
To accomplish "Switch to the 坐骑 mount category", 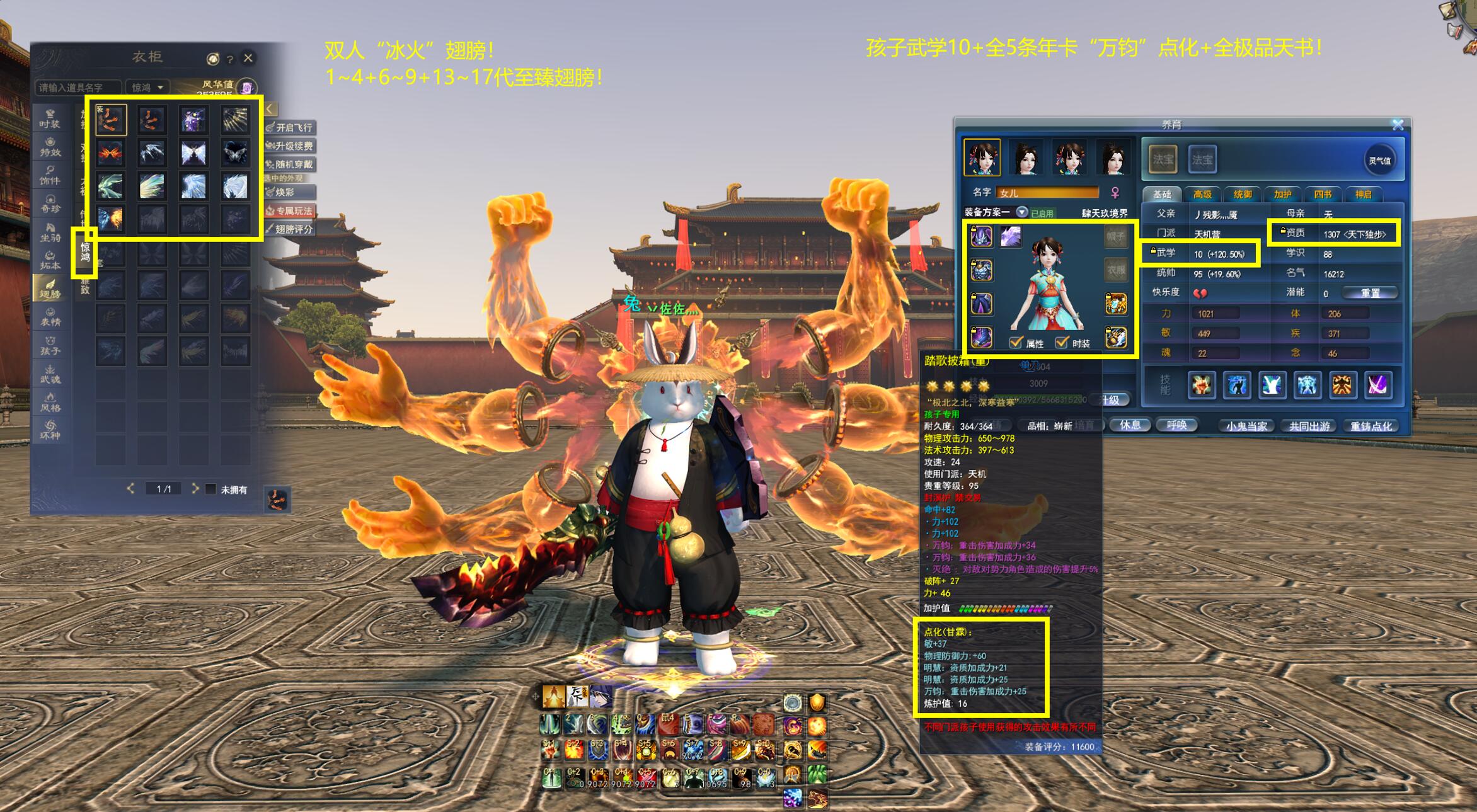I will pyautogui.click(x=50, y=232).
